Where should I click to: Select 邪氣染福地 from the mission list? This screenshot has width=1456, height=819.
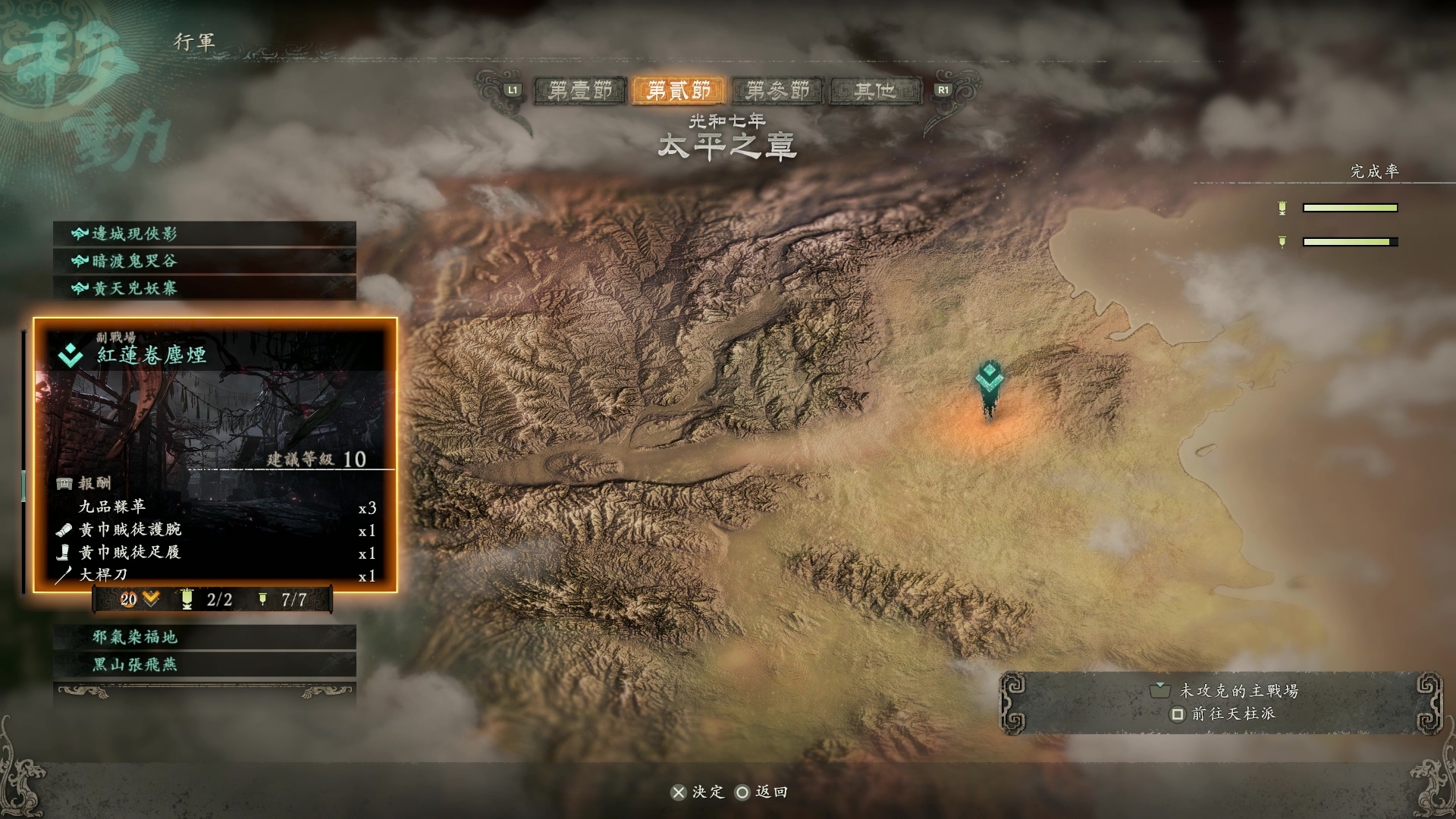(205, 637)
